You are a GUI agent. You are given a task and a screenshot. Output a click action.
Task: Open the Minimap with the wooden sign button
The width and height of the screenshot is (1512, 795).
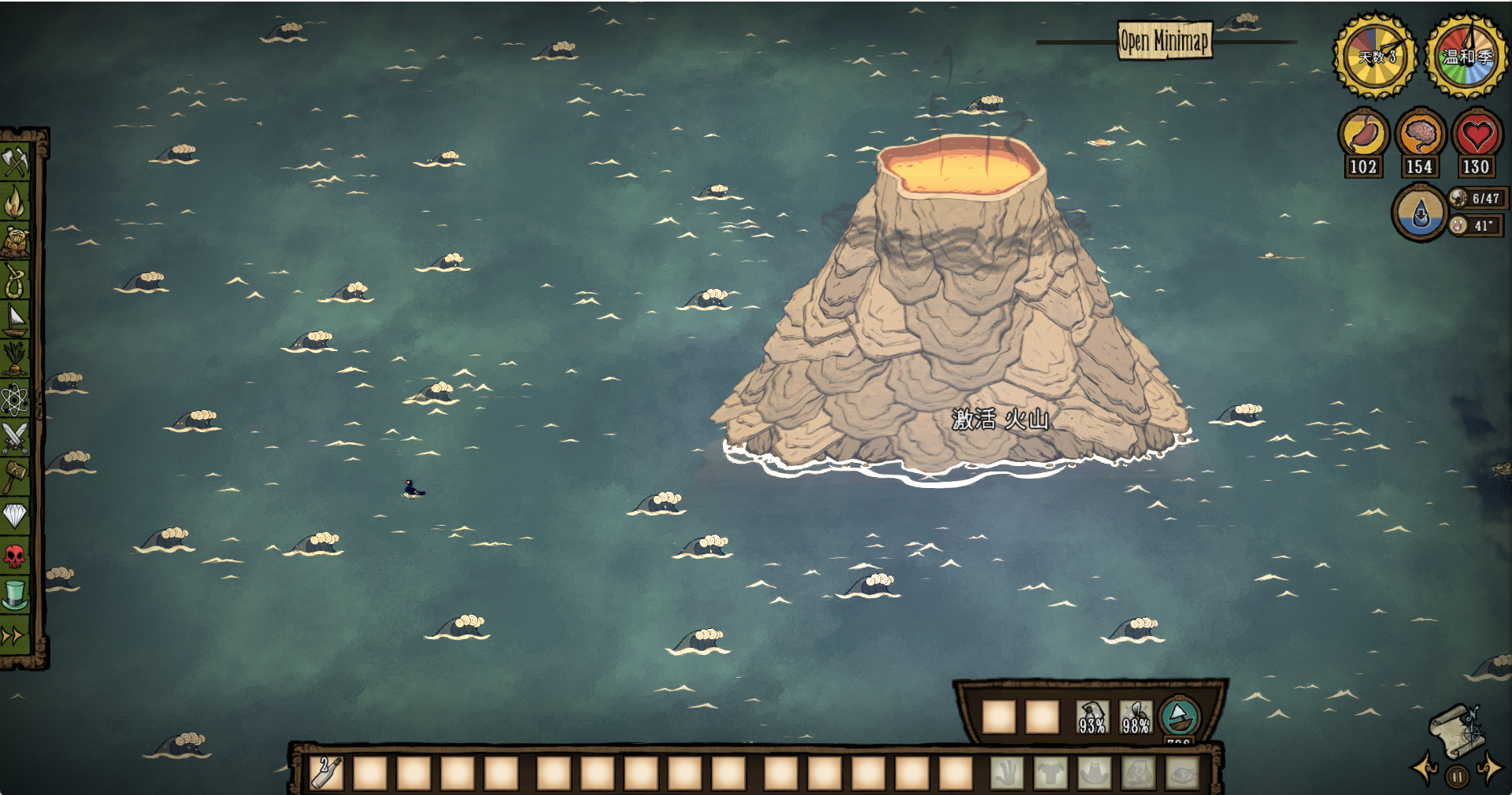(x=1164, y=40)
